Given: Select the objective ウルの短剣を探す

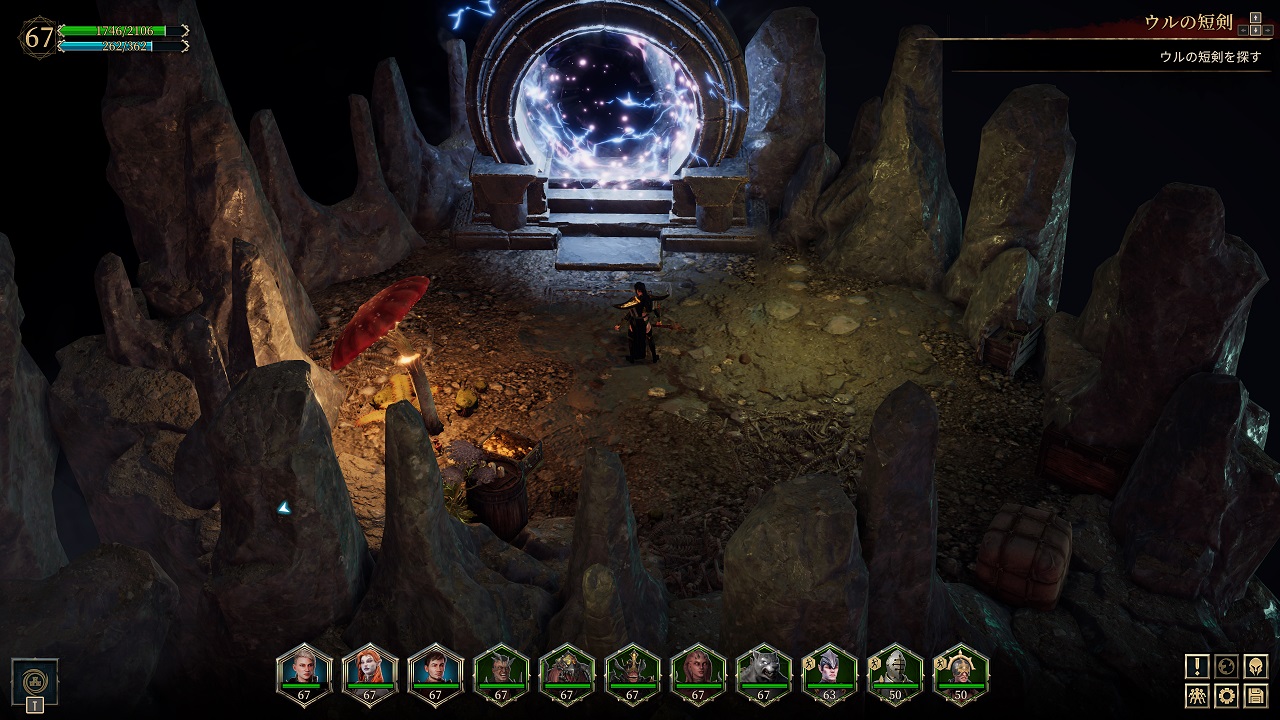Looking at the screenshot, I should pos(1210,57).
